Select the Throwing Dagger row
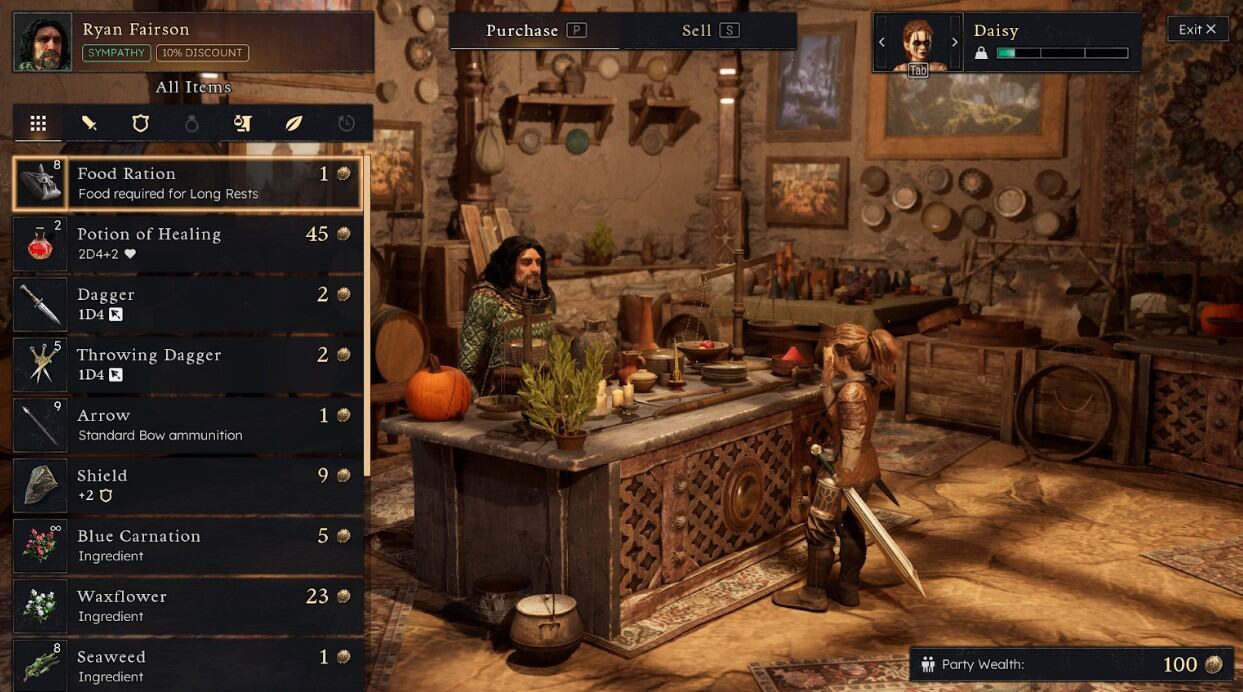 (188, 364)
